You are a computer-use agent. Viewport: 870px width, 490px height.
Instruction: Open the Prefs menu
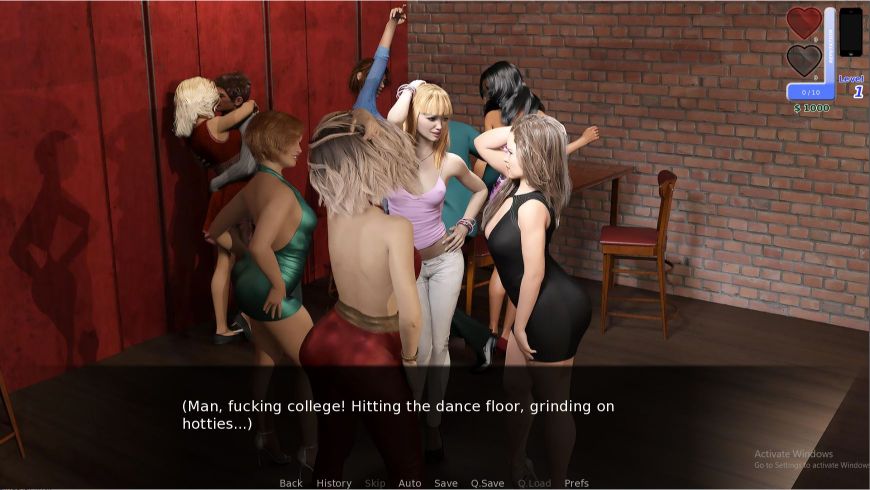tap(577, 483)
